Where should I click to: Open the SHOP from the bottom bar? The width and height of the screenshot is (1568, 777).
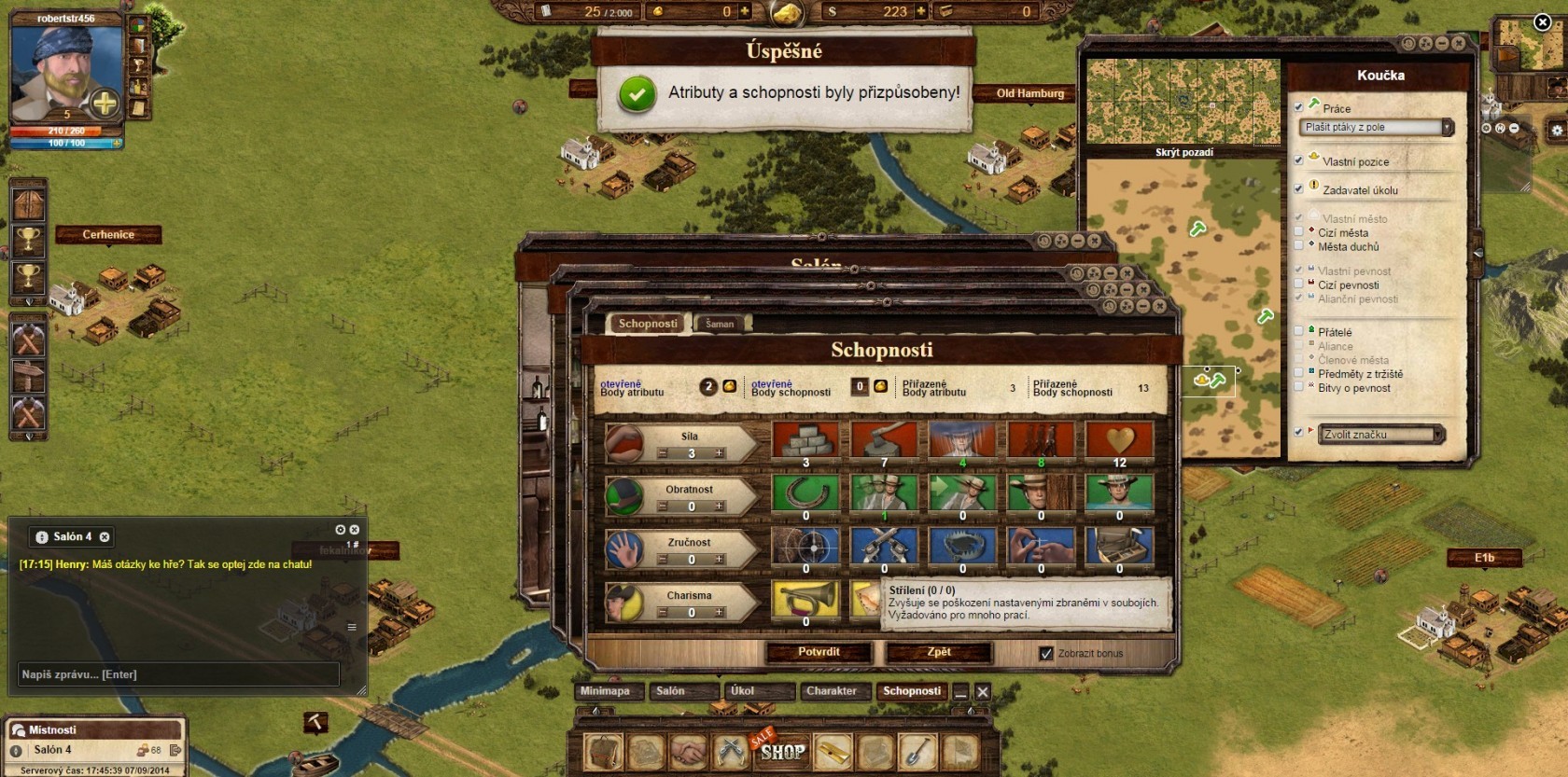(x=782, y=752)
